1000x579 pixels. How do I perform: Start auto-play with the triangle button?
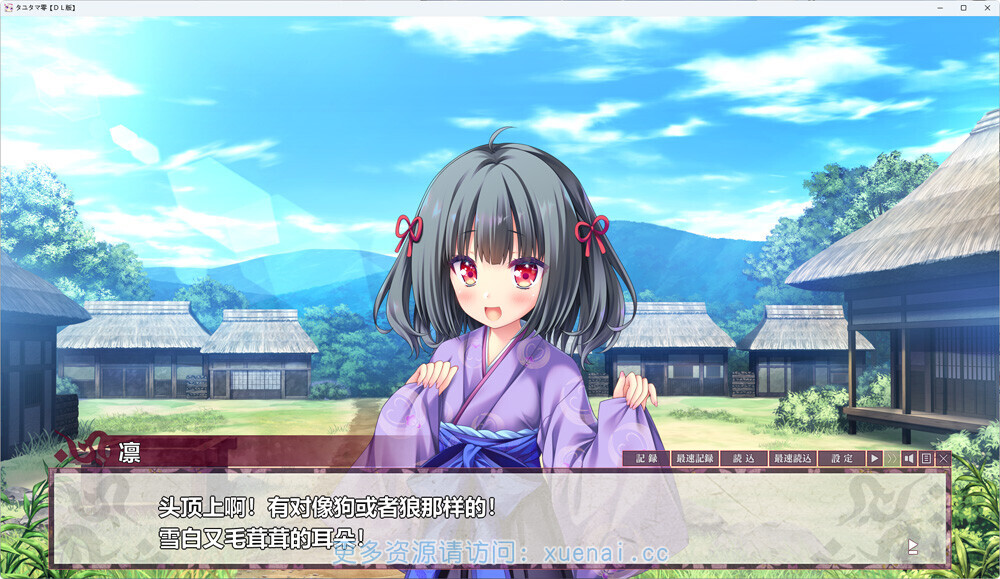pos(875,458)
